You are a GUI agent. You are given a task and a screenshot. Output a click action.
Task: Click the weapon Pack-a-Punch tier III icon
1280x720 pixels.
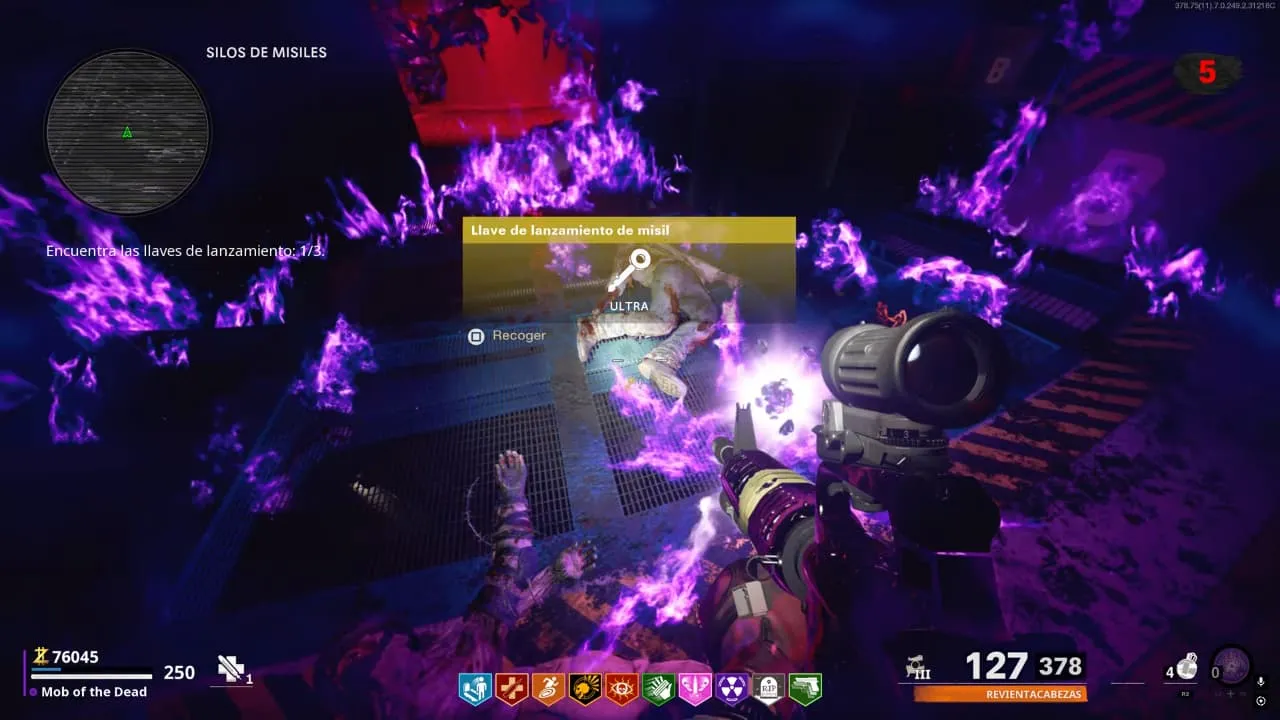pyautogui.click(x=914, y=667)
